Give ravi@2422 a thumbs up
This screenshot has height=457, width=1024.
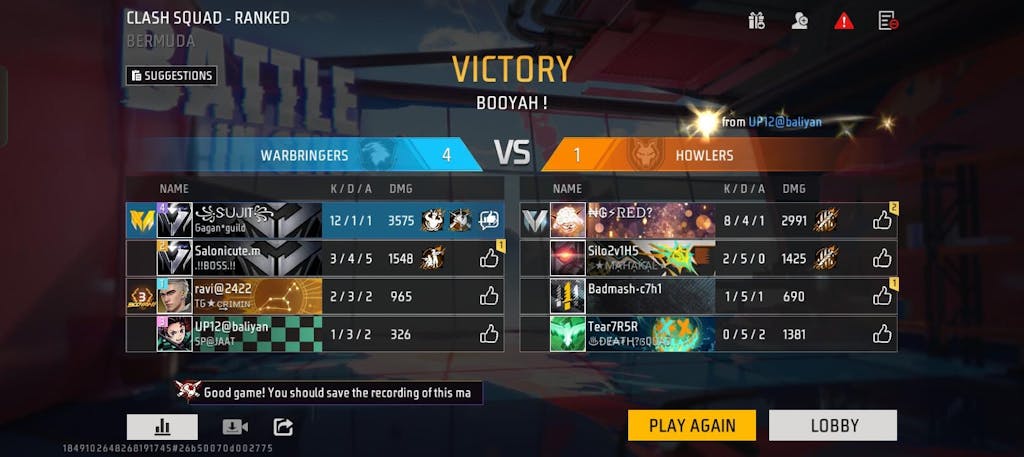(x=489, y=296)
